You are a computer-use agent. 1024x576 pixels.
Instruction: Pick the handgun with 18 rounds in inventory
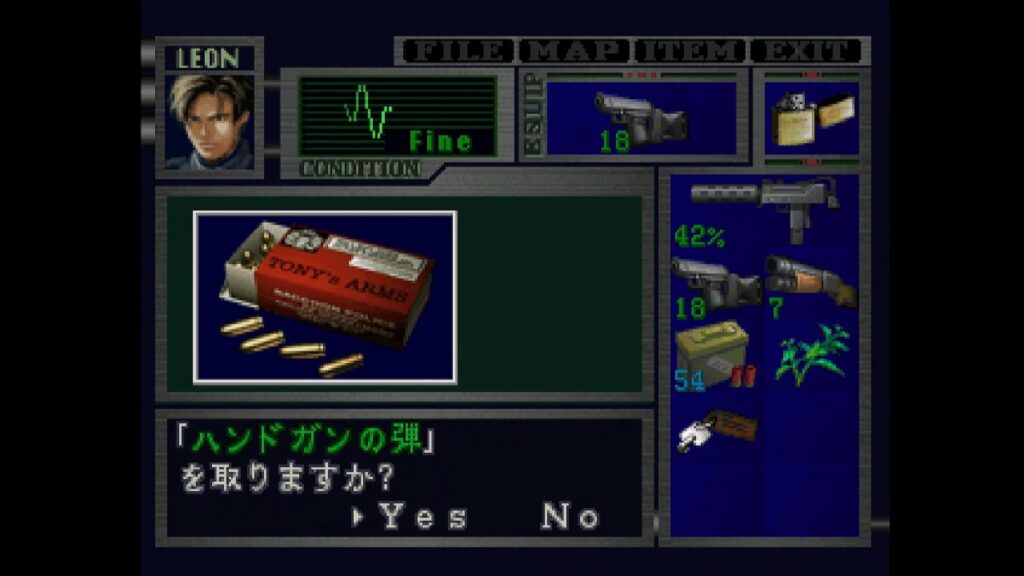point(715,283)
